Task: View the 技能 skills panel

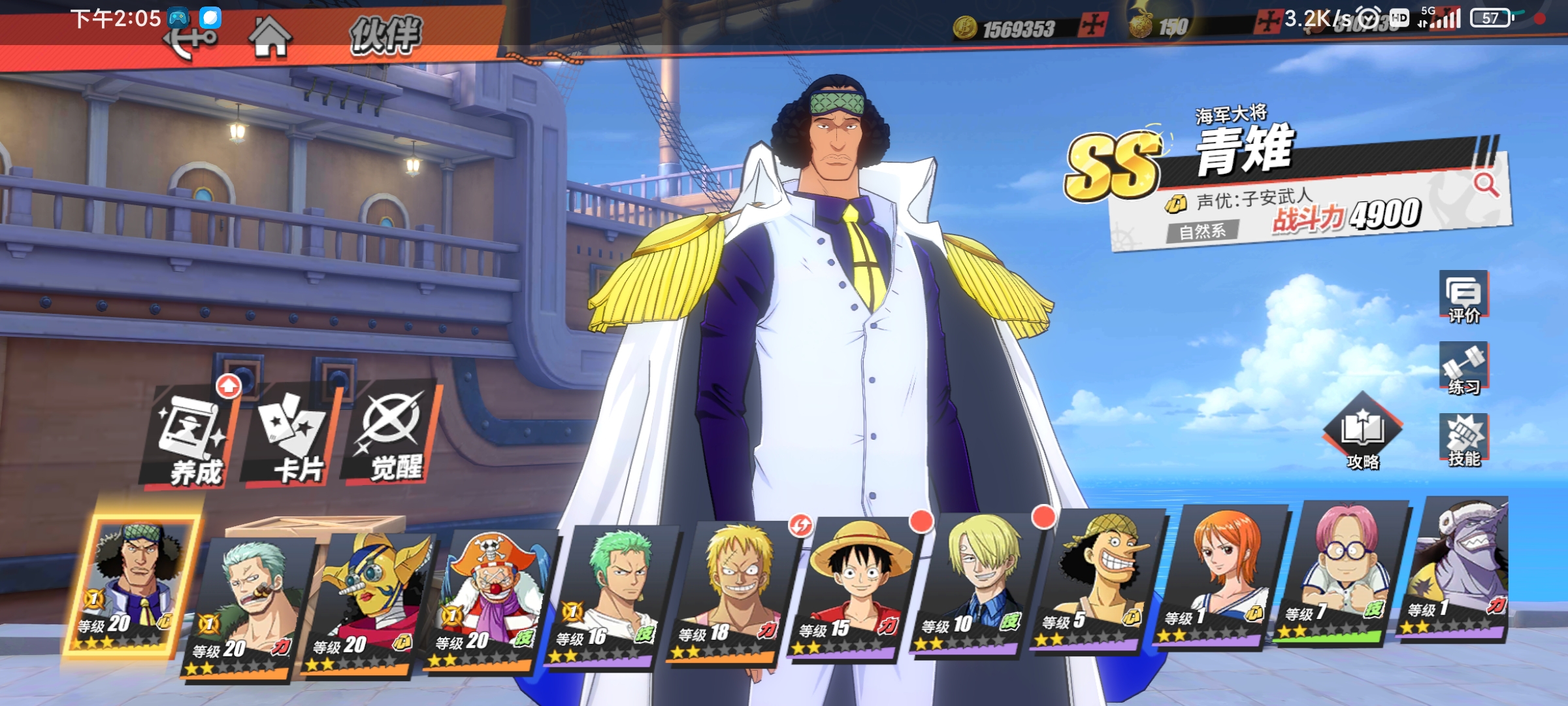Action: pyautogui.click(x=1463, y=441)
